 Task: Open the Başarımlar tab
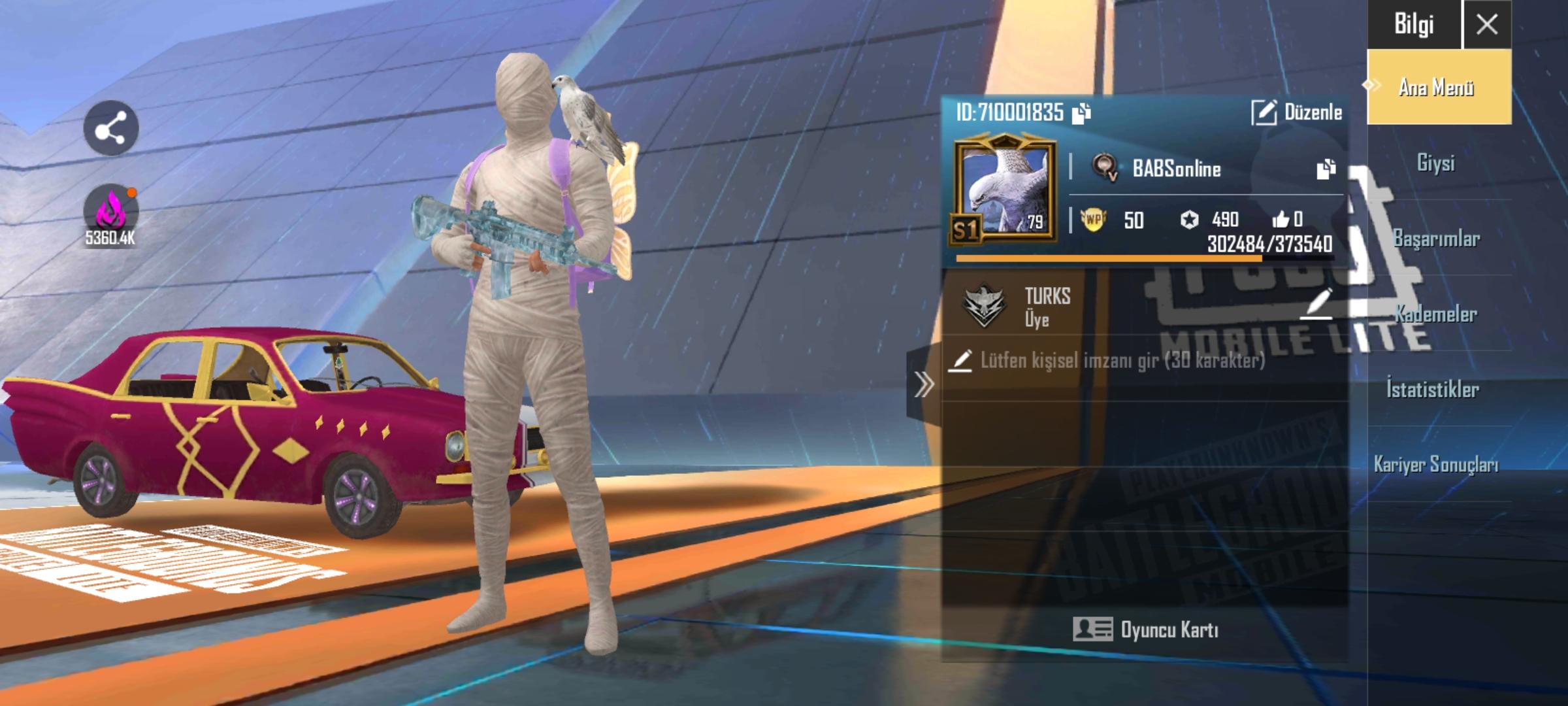pyautogui.click(x=1436, y=239)
